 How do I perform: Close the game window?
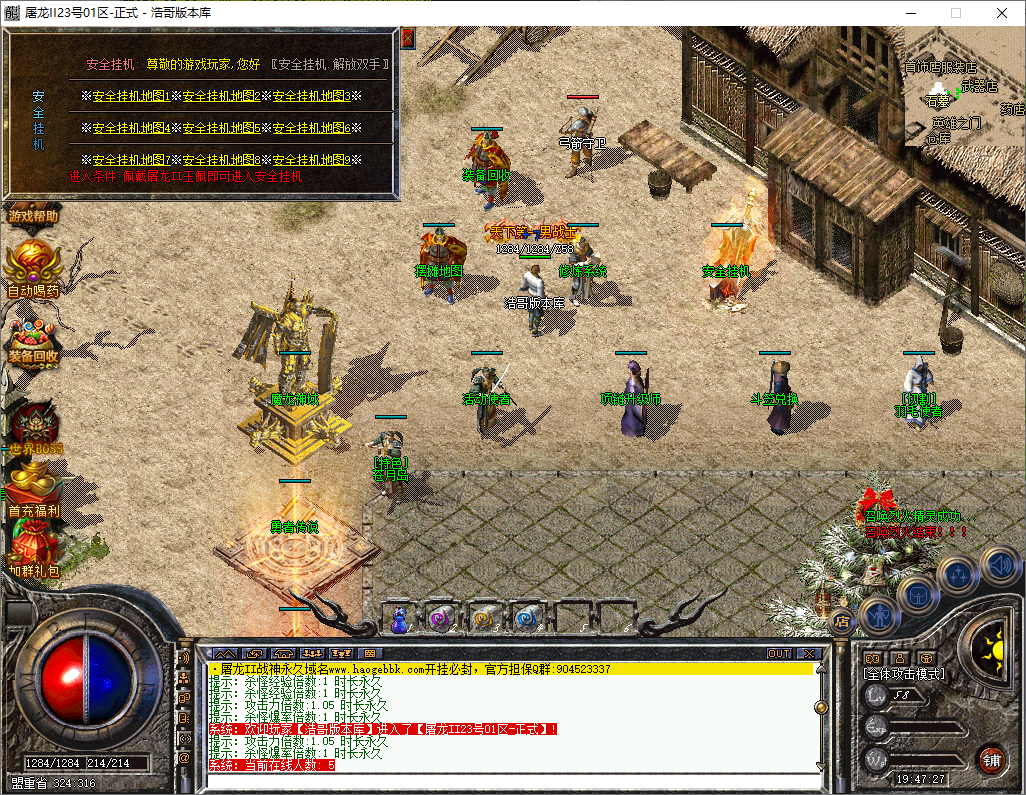pos(1002,13)
